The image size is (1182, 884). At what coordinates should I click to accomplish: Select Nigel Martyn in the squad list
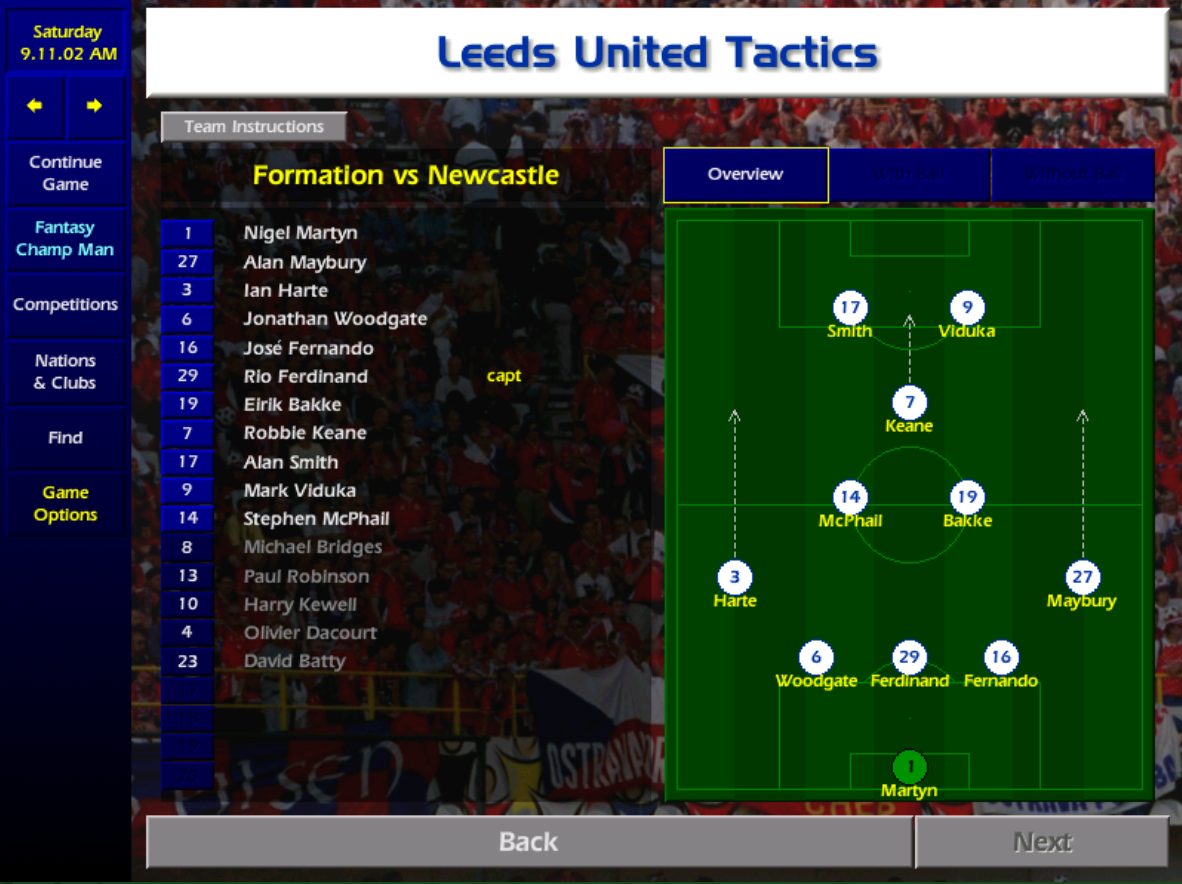point(300,233)
